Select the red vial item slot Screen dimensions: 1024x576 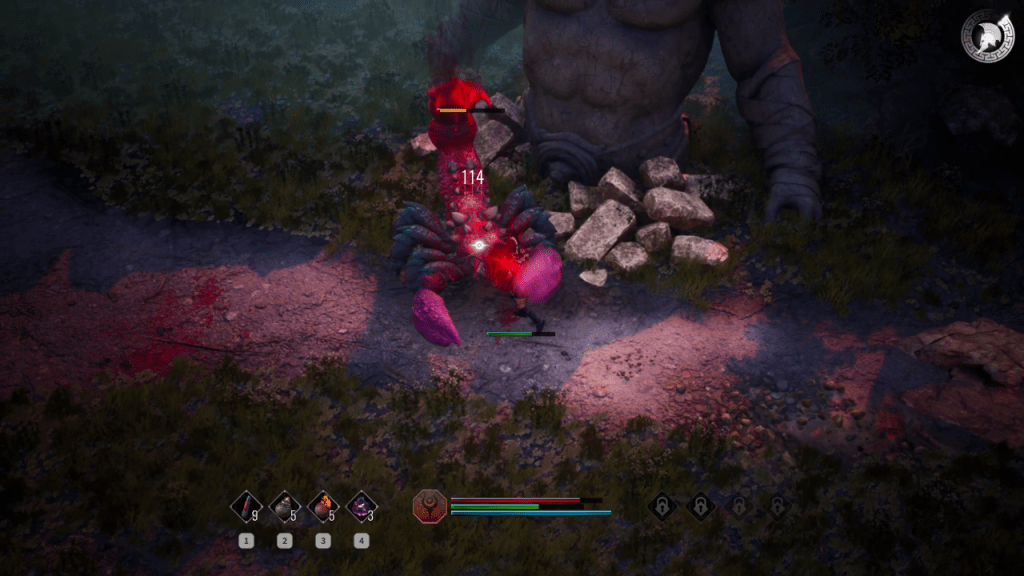(x=246, y=507)
